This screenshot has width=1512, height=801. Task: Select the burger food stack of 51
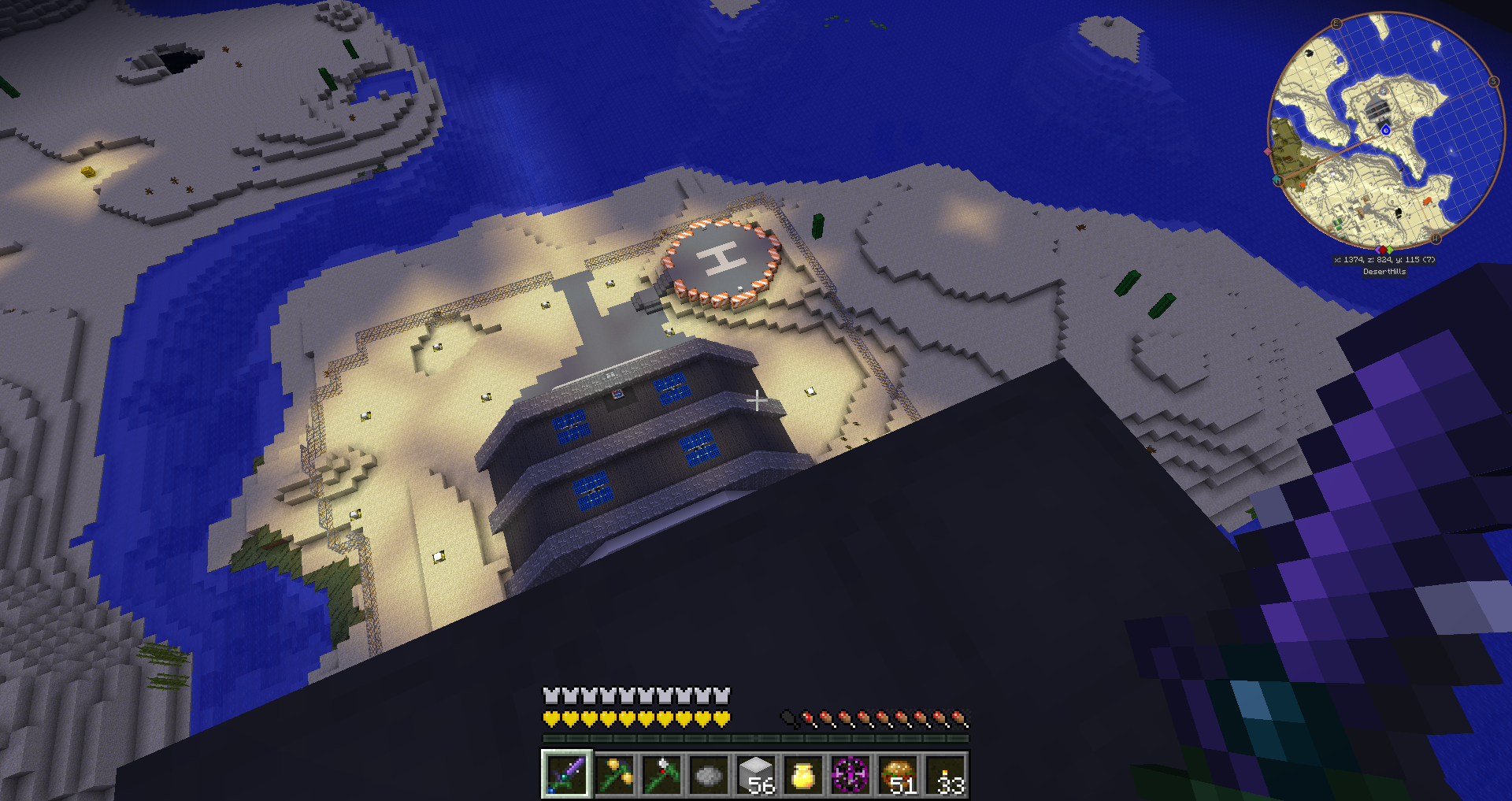(x=898, y=774)
